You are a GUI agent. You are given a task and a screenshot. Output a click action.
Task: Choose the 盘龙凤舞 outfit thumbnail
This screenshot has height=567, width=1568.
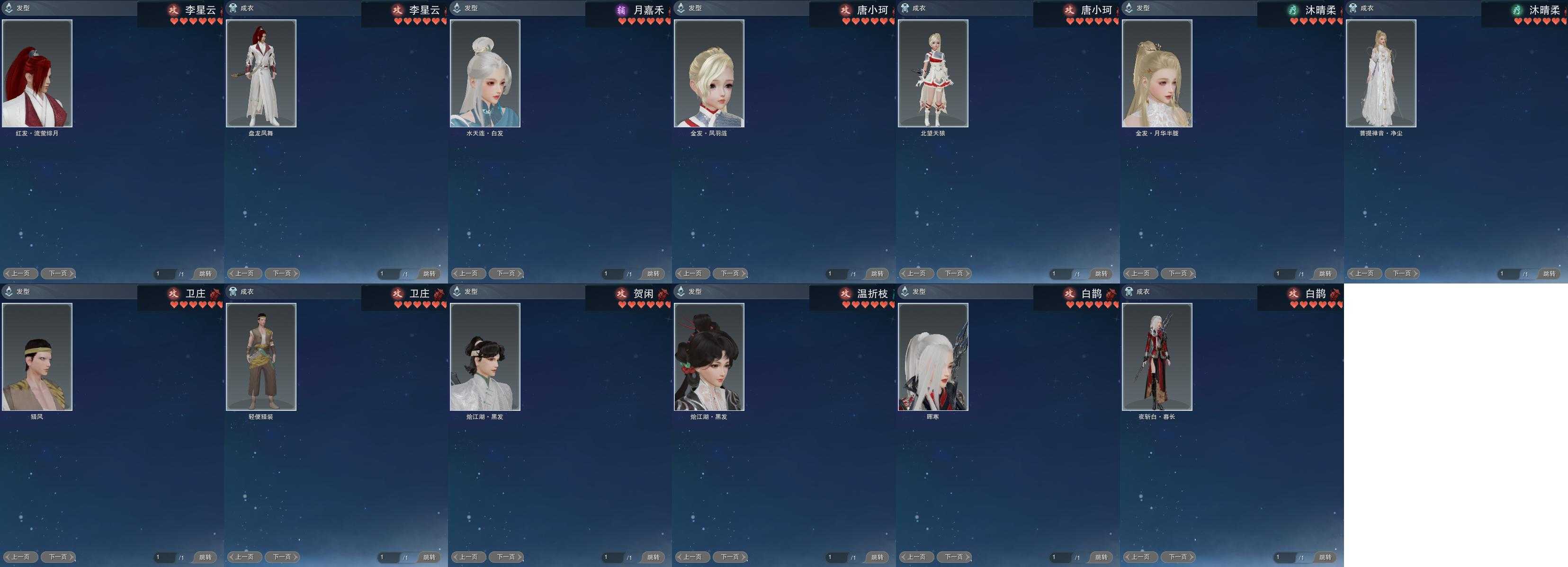click(x=261, y=73)
